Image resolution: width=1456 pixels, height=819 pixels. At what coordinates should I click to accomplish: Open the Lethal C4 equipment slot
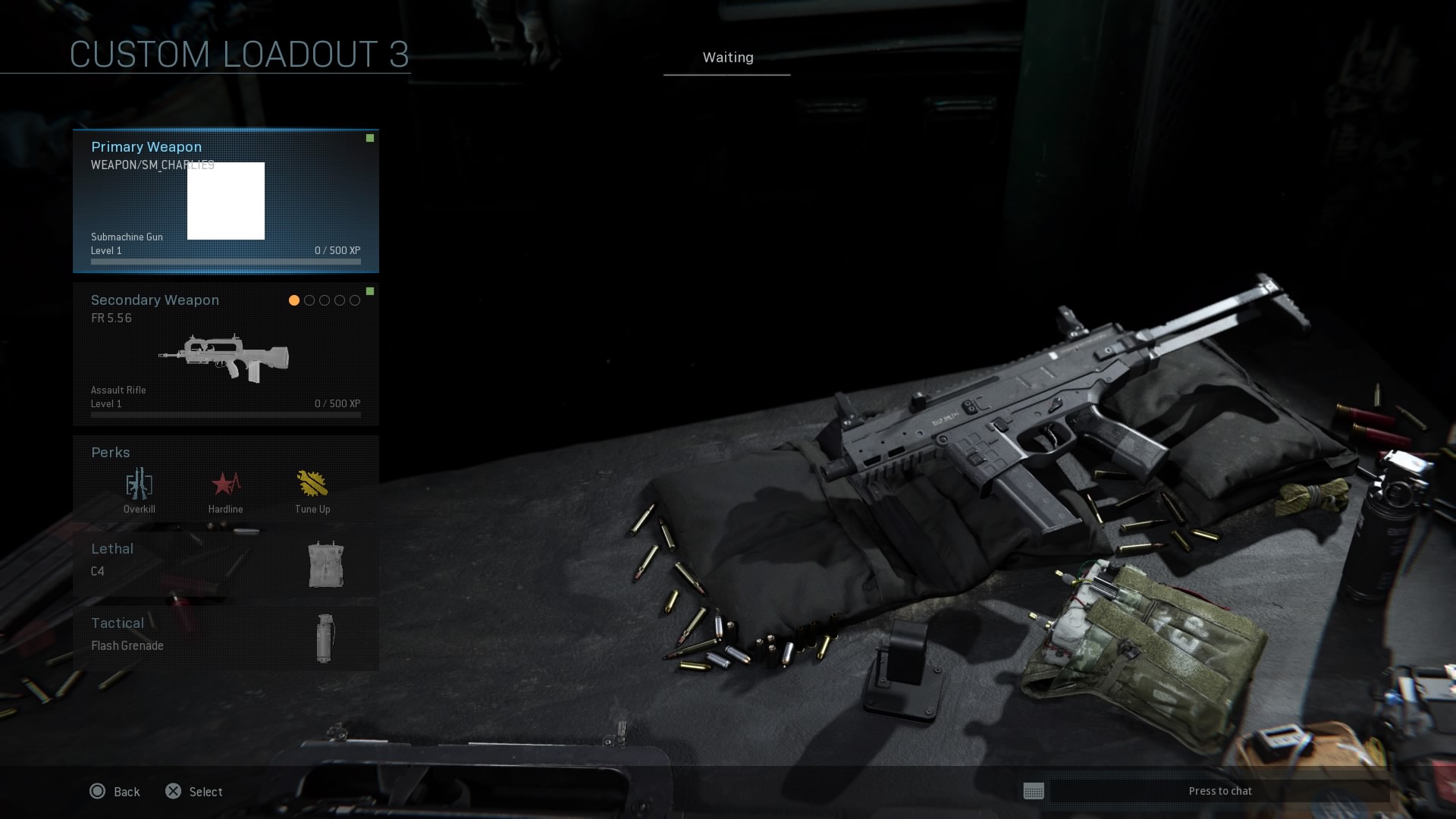(x=225, y=563)
